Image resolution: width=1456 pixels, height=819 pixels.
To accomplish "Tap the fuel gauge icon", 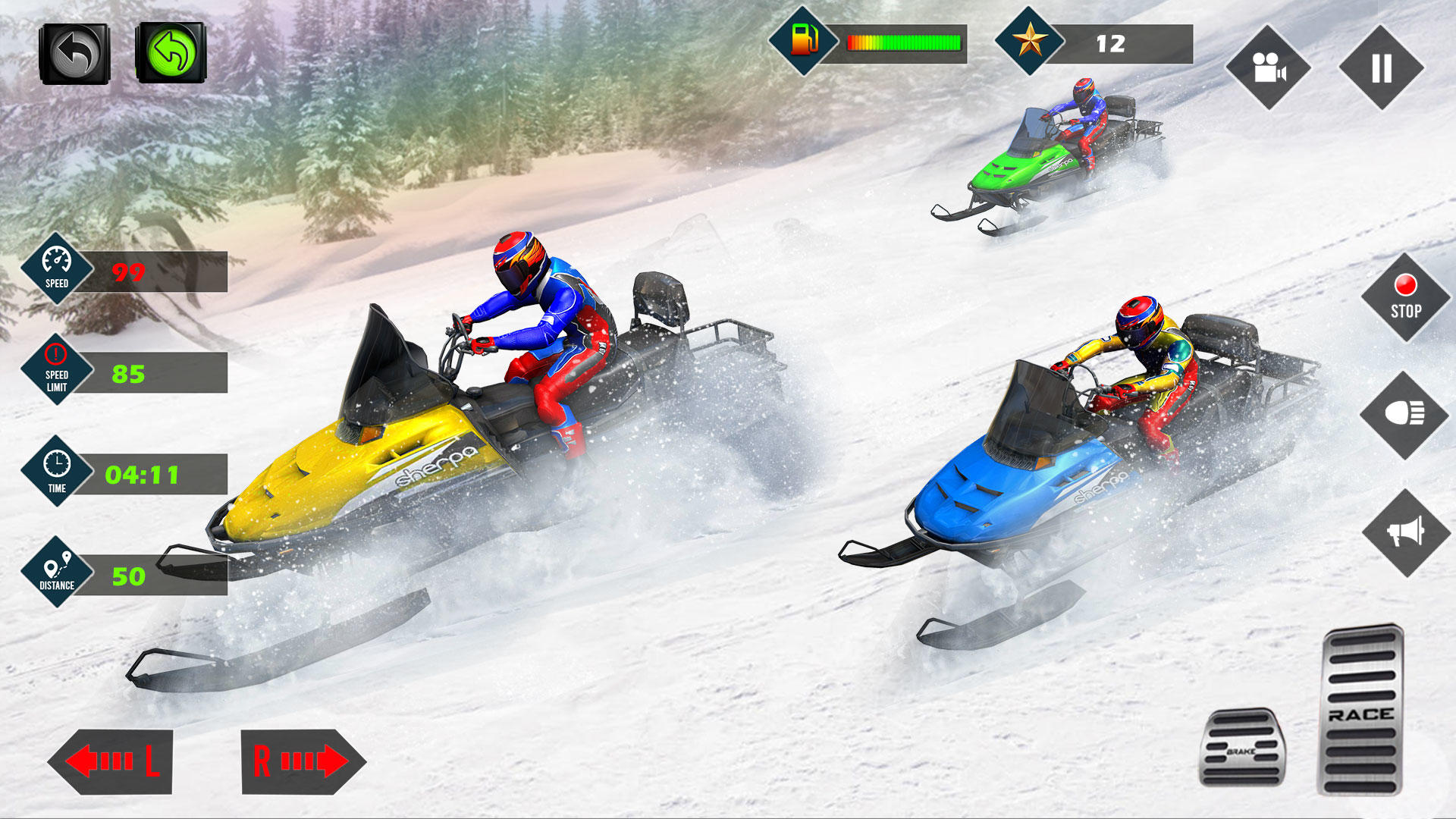I will pyautogui.click(x=806, y=39).
